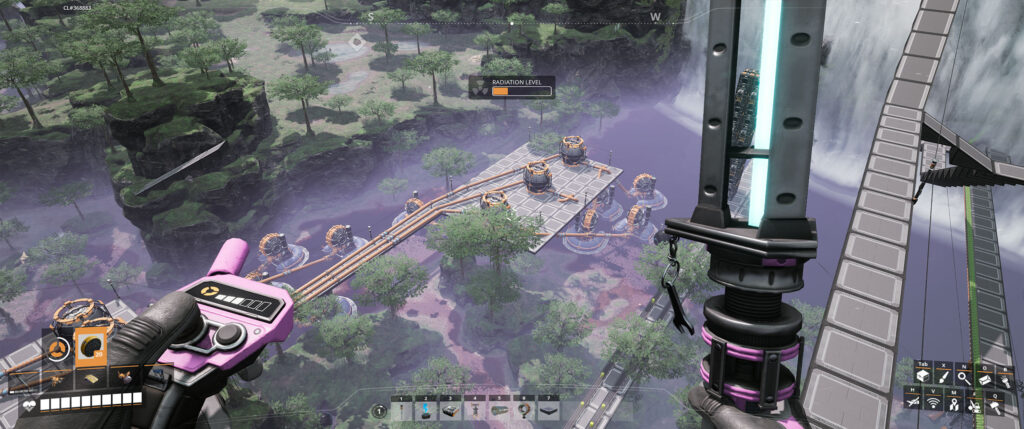Activate the paintbrush customizer icon

click(x=944, y=376)
